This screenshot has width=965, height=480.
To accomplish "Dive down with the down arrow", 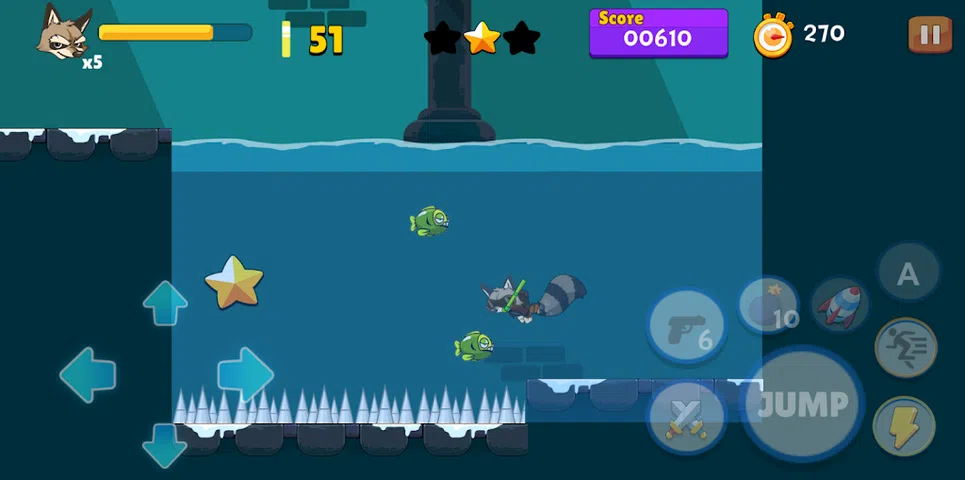I will point(165,445).
